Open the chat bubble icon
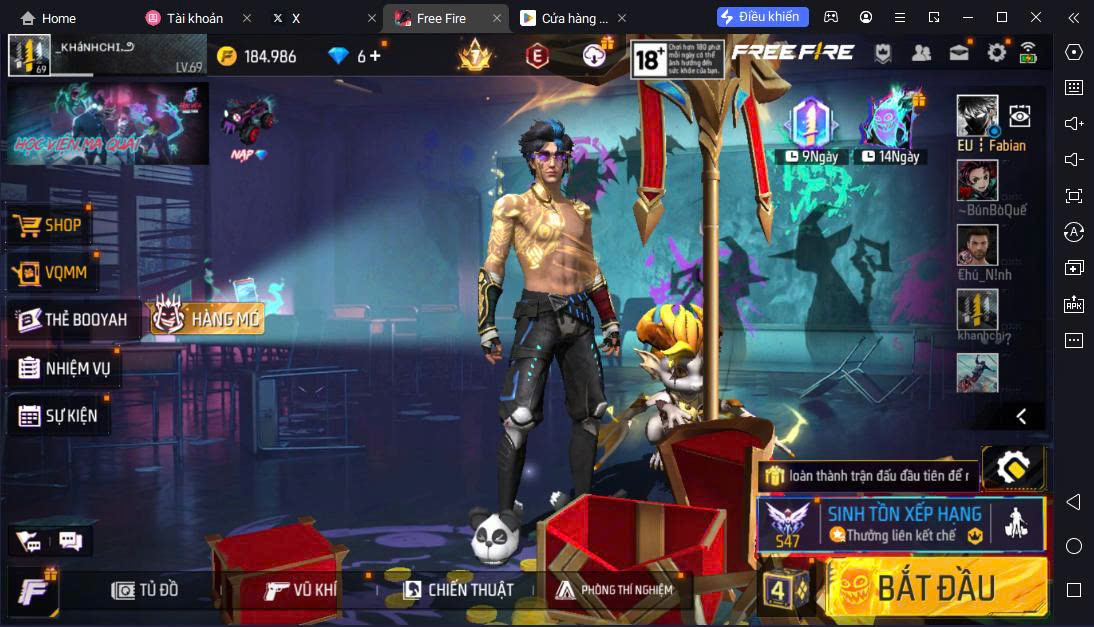 click(x=70, y=541)
